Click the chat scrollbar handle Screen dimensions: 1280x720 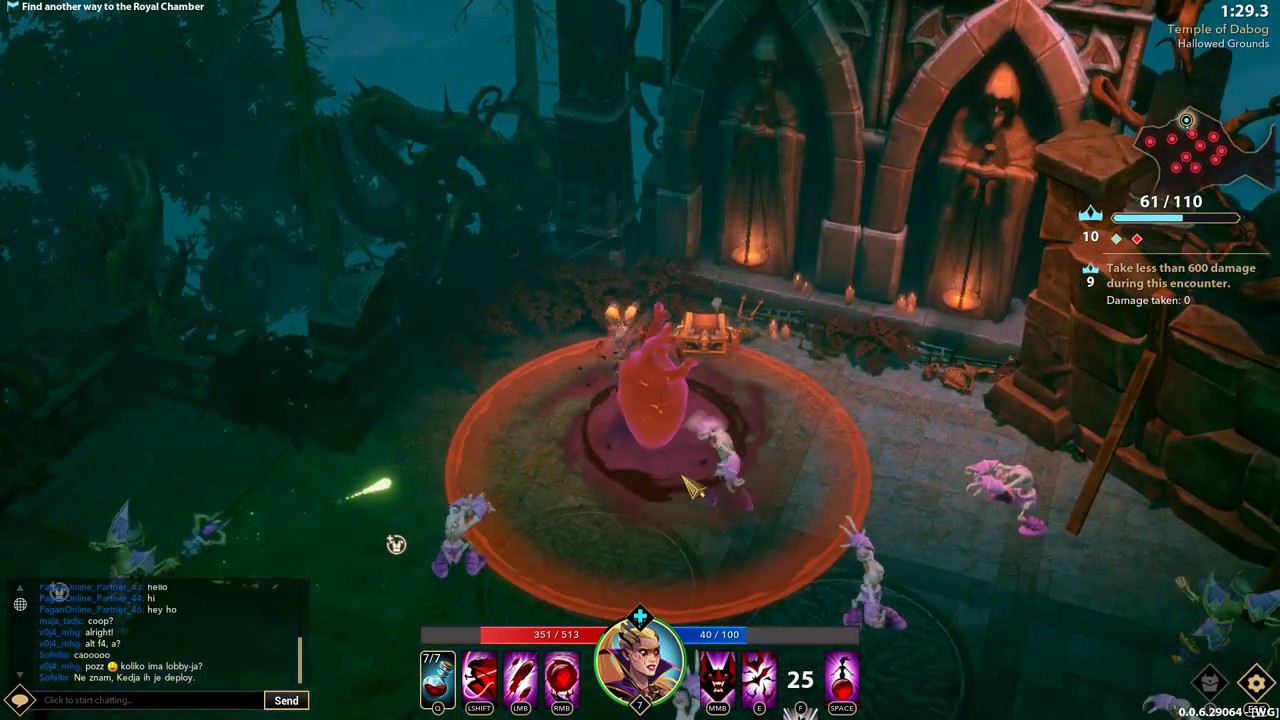(x=300, y=660)
